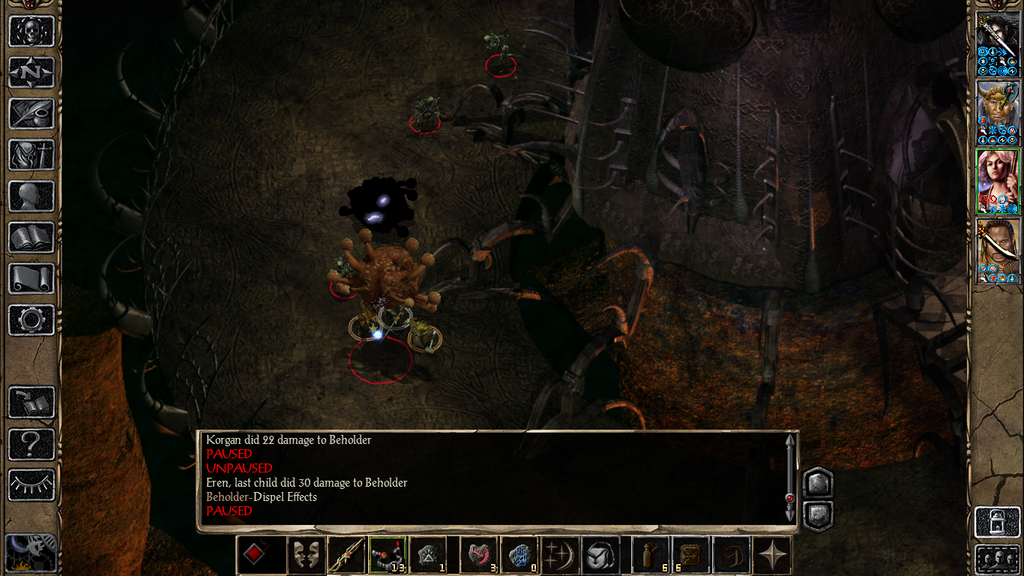Click the skull return-to-game button at top
Viewport: 1024px width, 576px height.
(31, 31)
